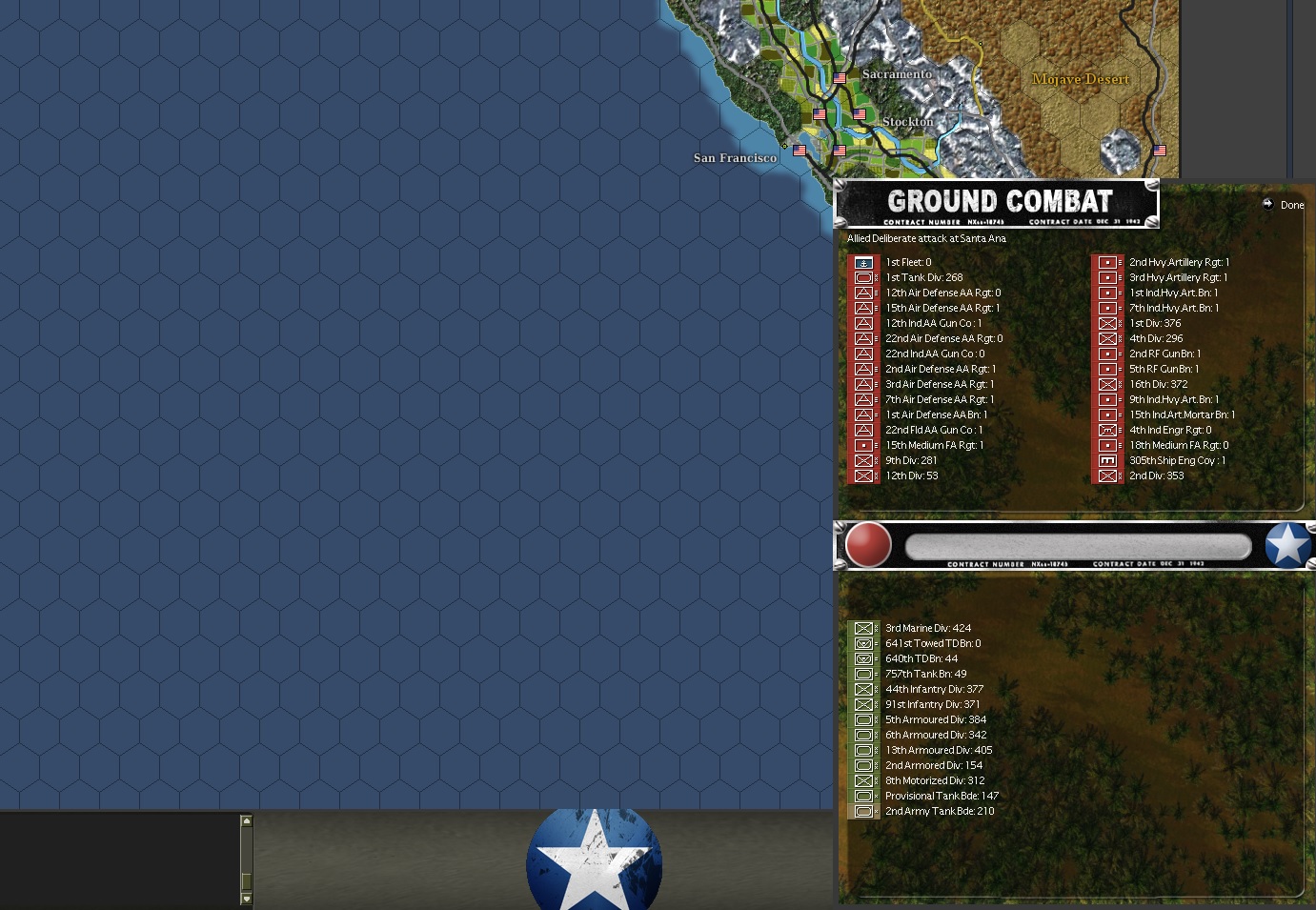Click the 641st Towed TD Bn counter icon
Image resolution: width=1316 pixels, height=910 pixels.
pyautogui.click(x=864, y=643)
